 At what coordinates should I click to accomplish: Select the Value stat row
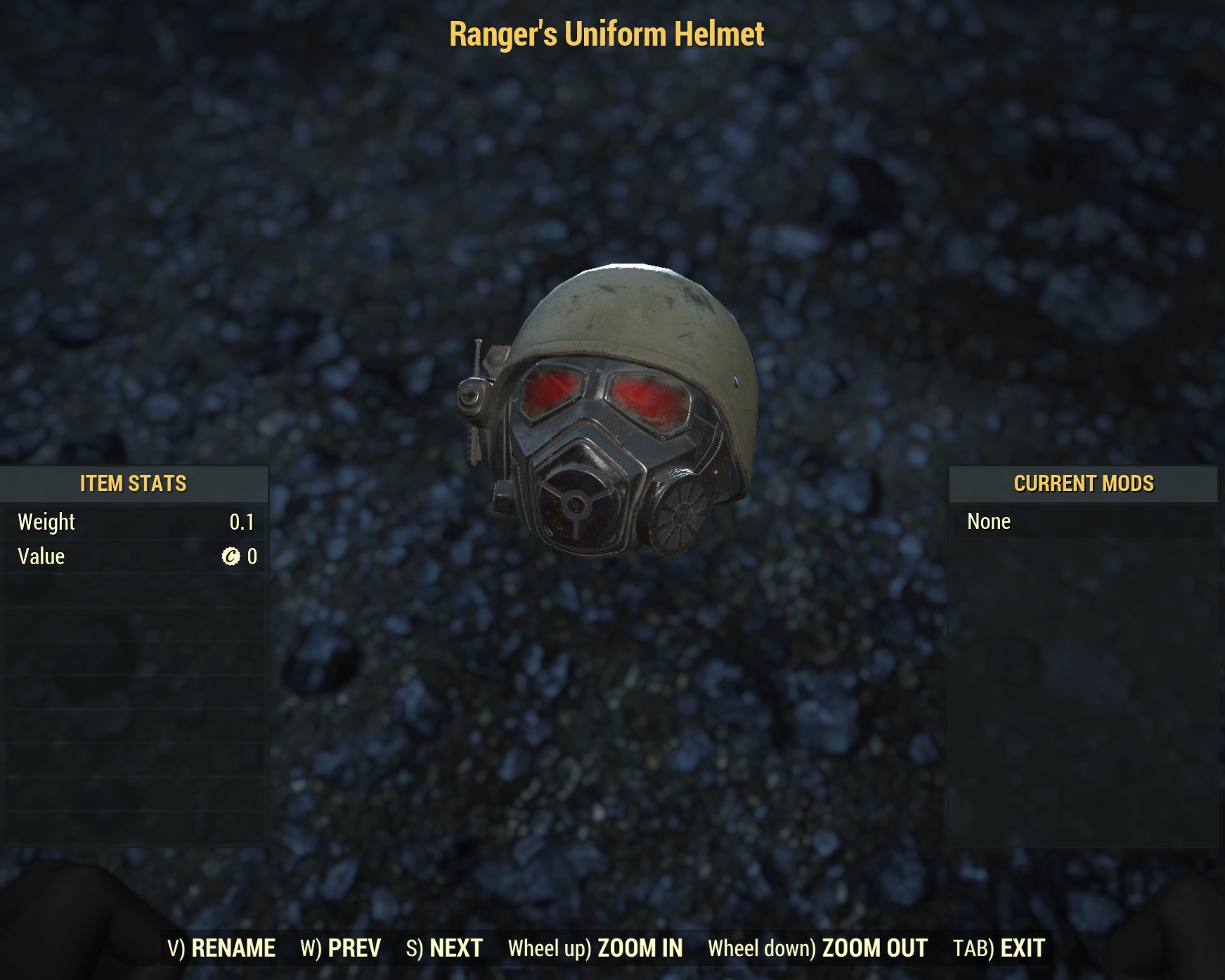[x=132, y=556]
